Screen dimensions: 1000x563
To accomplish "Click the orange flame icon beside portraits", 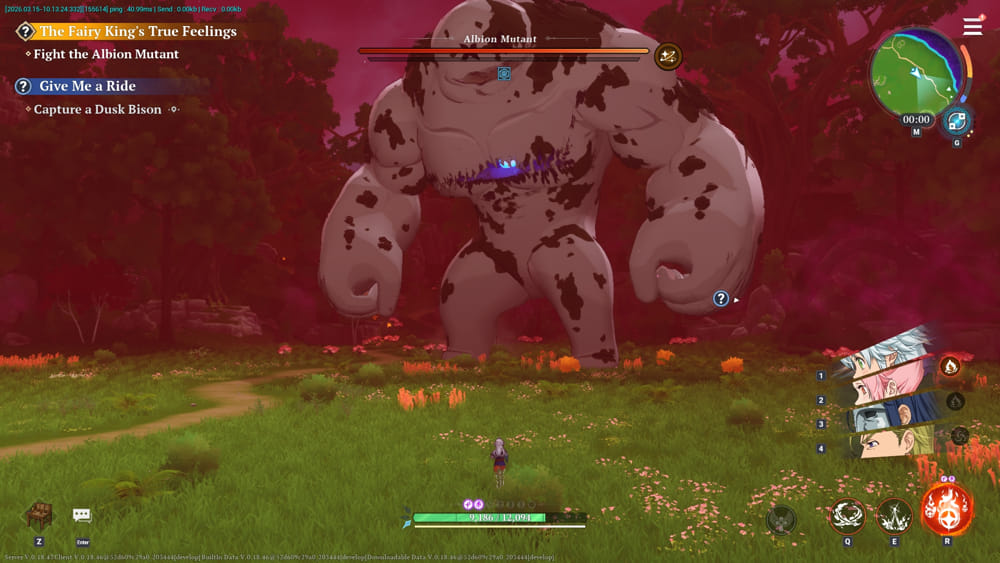I will click(x=950, y=366).
